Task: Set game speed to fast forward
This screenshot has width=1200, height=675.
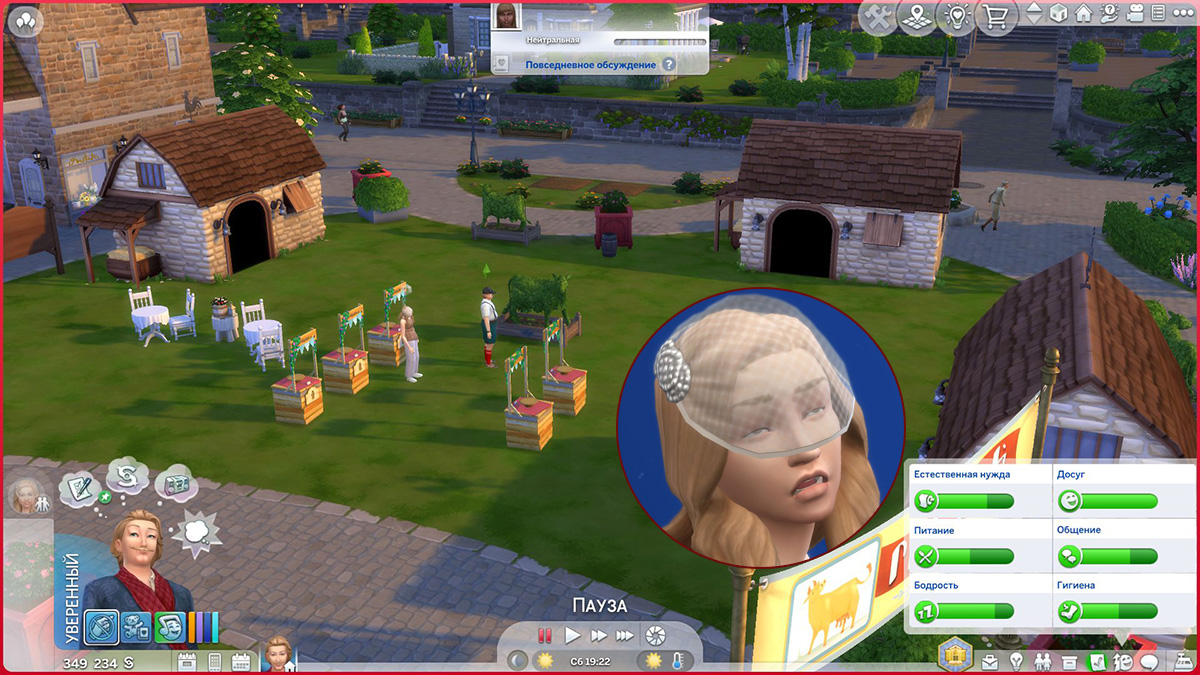Action: click(x=598, y=635)
